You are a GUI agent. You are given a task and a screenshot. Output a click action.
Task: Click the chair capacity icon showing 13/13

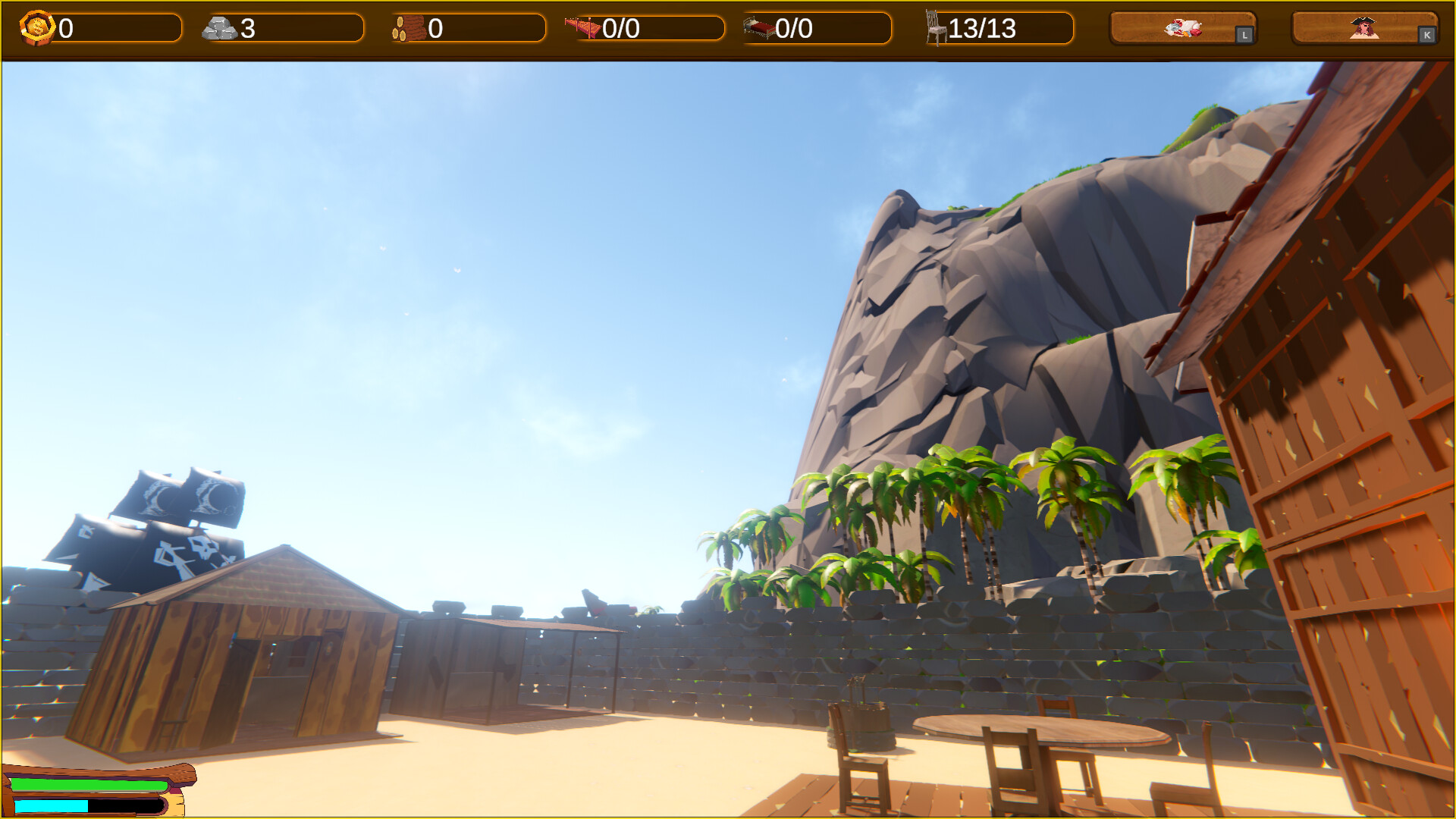click(x=934, y=27)
